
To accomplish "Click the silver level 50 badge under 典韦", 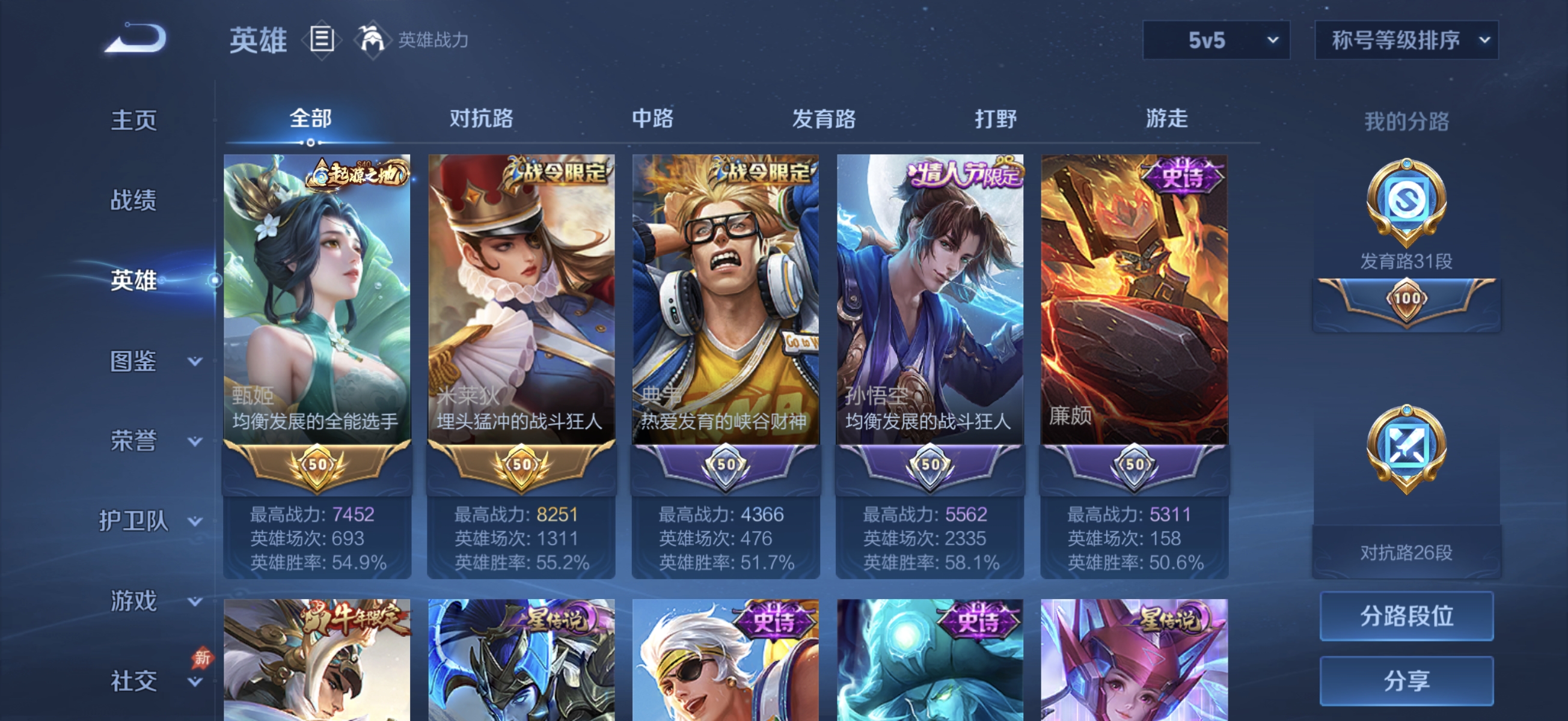I will [x=726, y=466].
